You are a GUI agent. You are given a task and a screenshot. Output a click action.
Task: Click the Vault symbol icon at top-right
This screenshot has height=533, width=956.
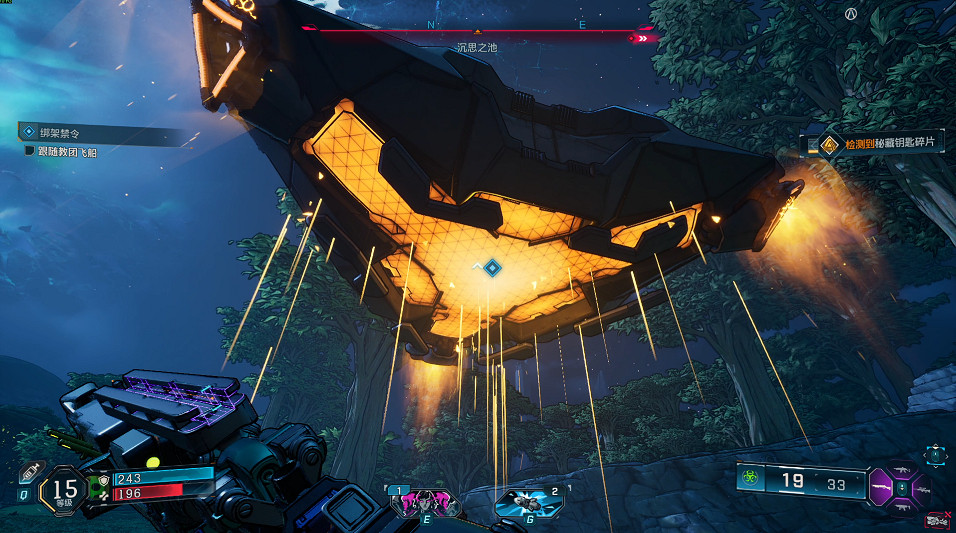tap(852, 14)
